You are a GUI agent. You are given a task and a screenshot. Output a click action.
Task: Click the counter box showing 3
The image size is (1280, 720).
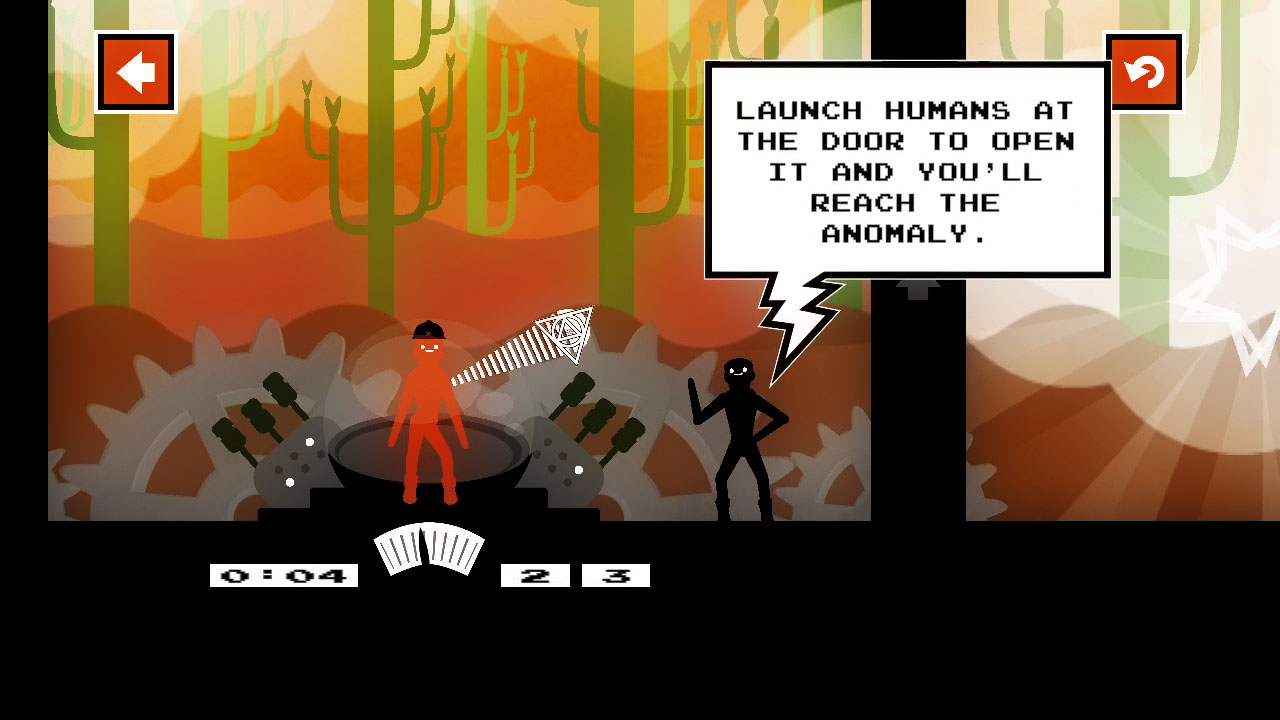[x=617, y=574]
